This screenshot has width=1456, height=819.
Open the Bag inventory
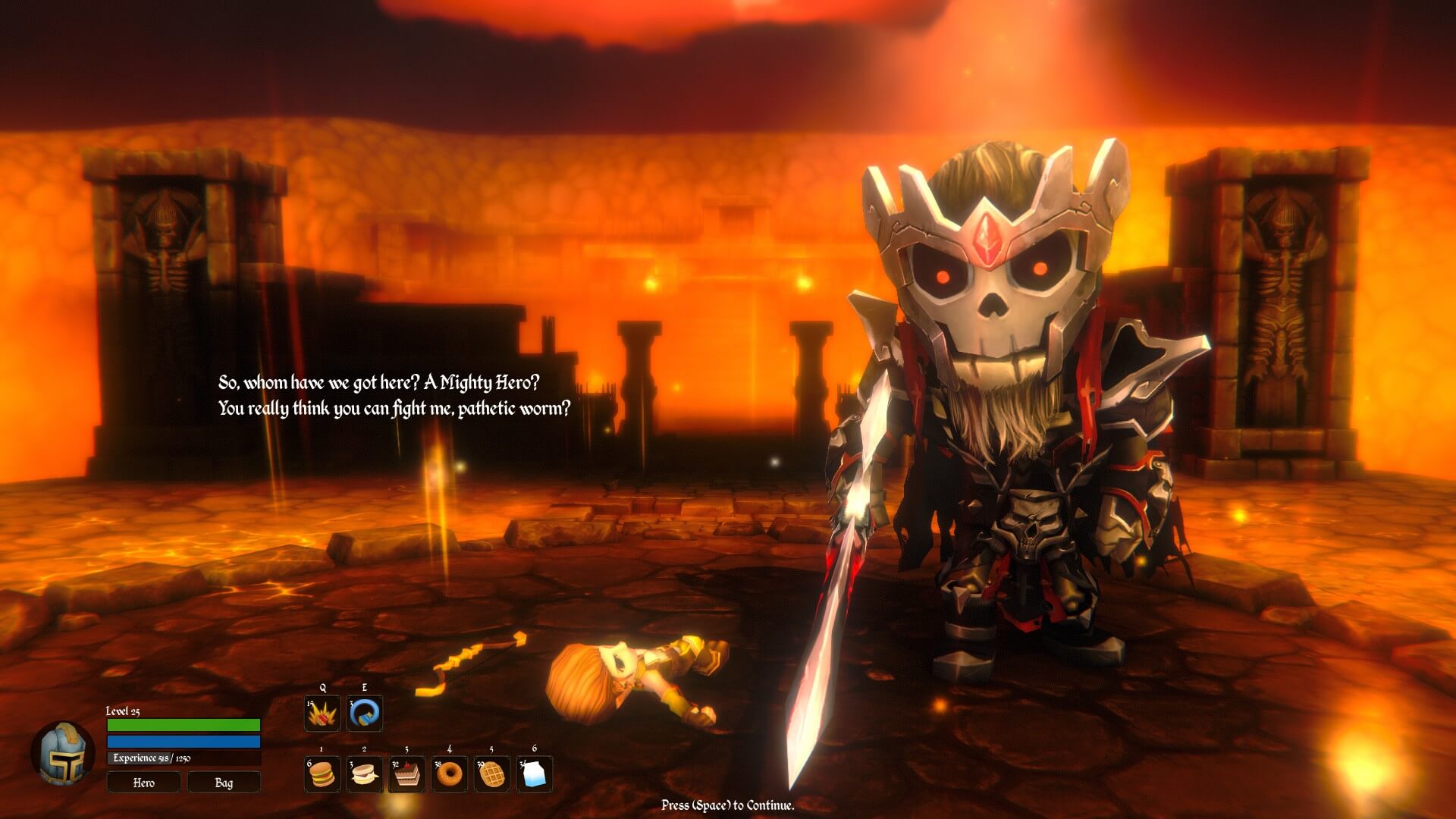click(224, 782)
